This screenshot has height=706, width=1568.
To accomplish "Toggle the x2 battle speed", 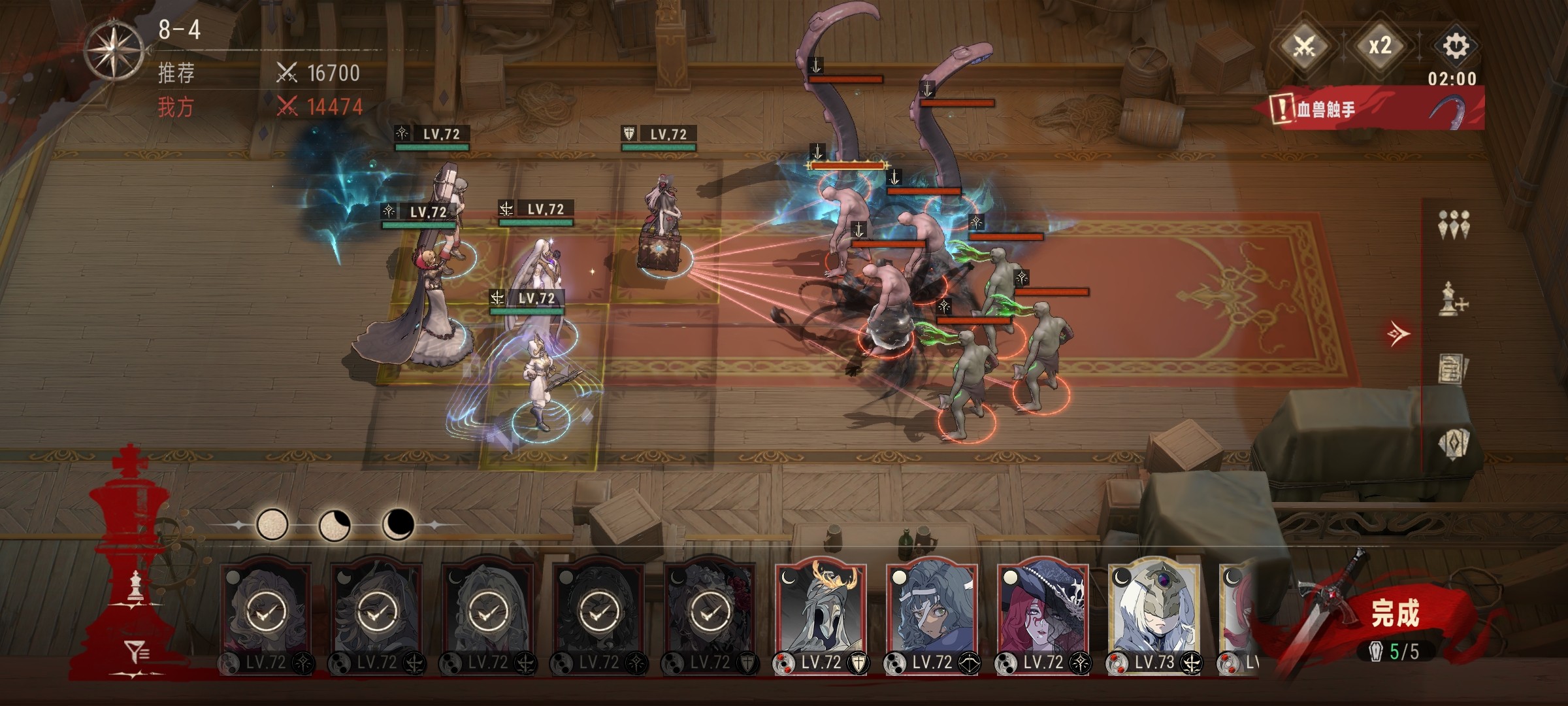I will 1380,46.
